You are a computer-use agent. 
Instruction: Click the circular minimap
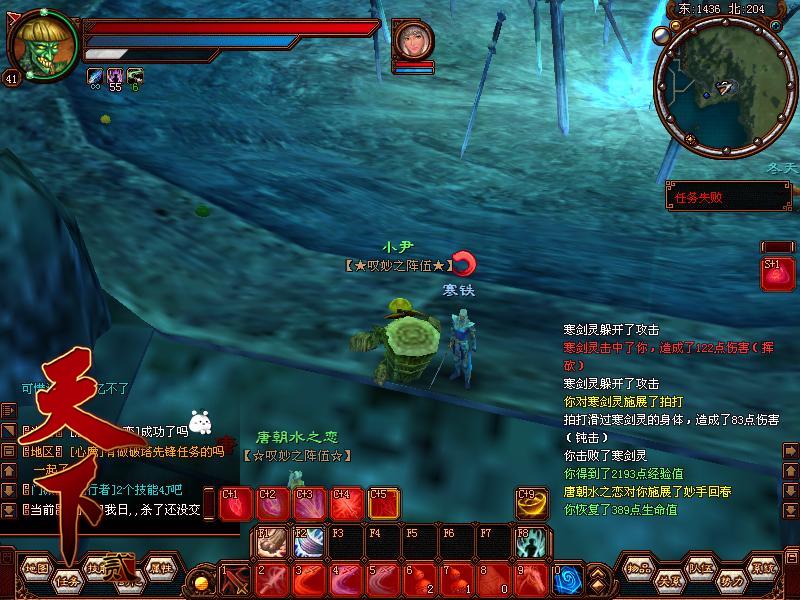pyautogui.click(x=712, y=88)
